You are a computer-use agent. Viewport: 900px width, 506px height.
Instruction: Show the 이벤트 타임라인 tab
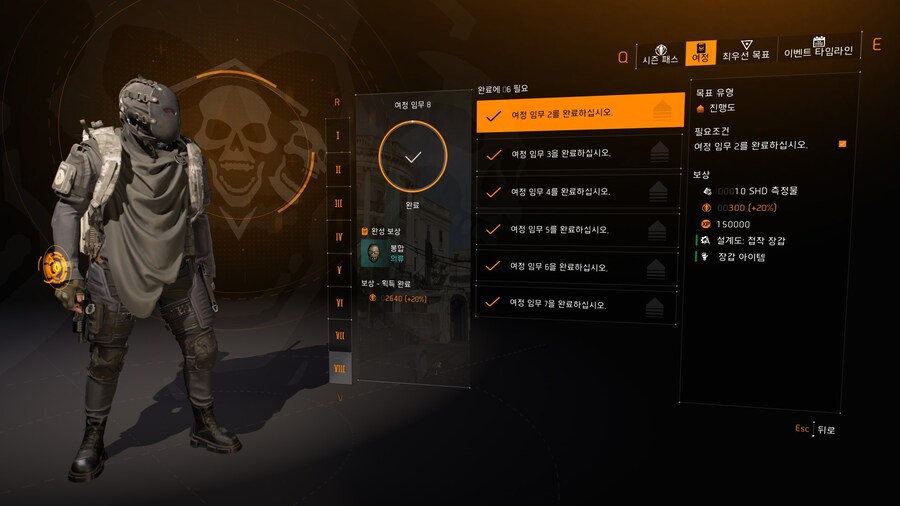818,48
